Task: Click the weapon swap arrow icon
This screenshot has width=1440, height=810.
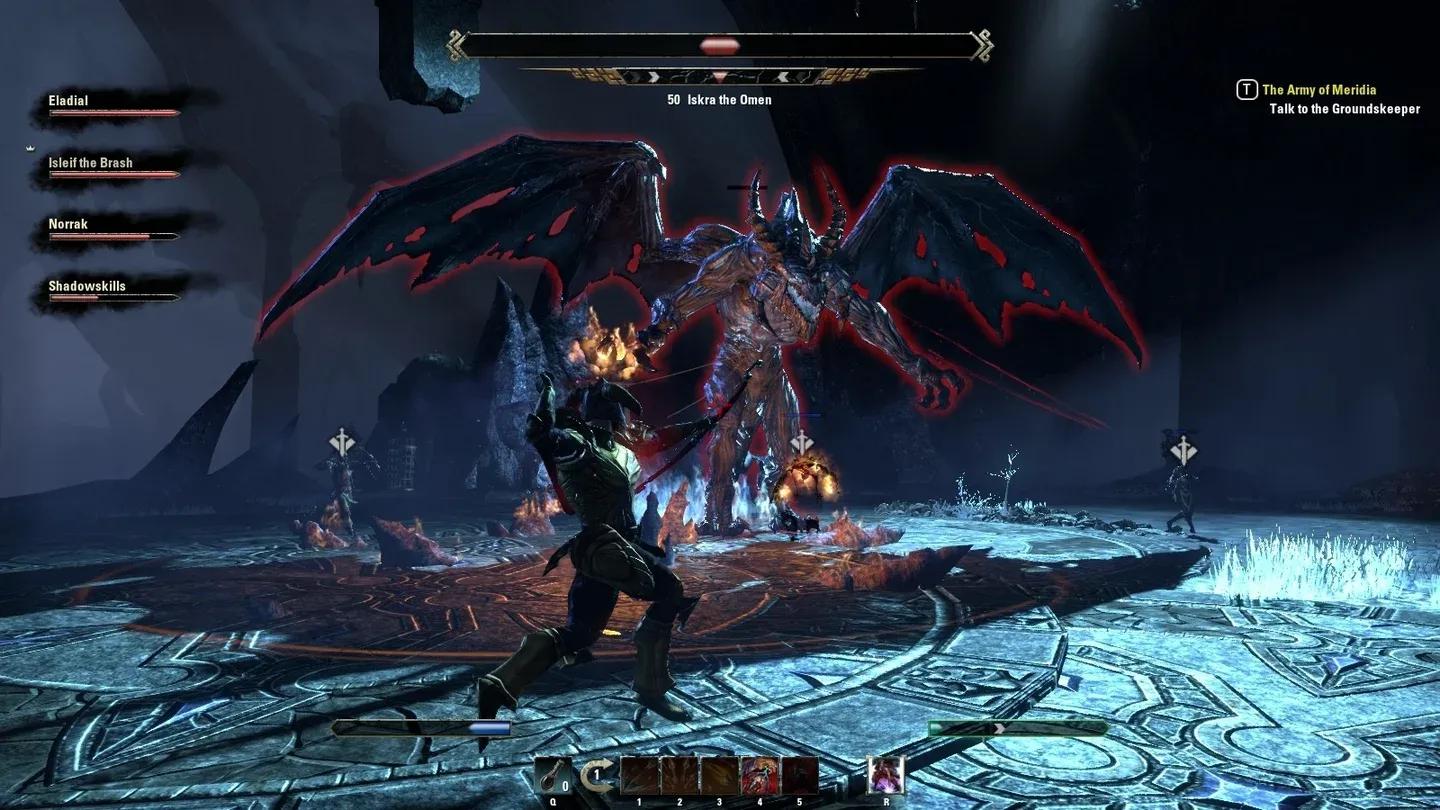Action: click(597, 773)
